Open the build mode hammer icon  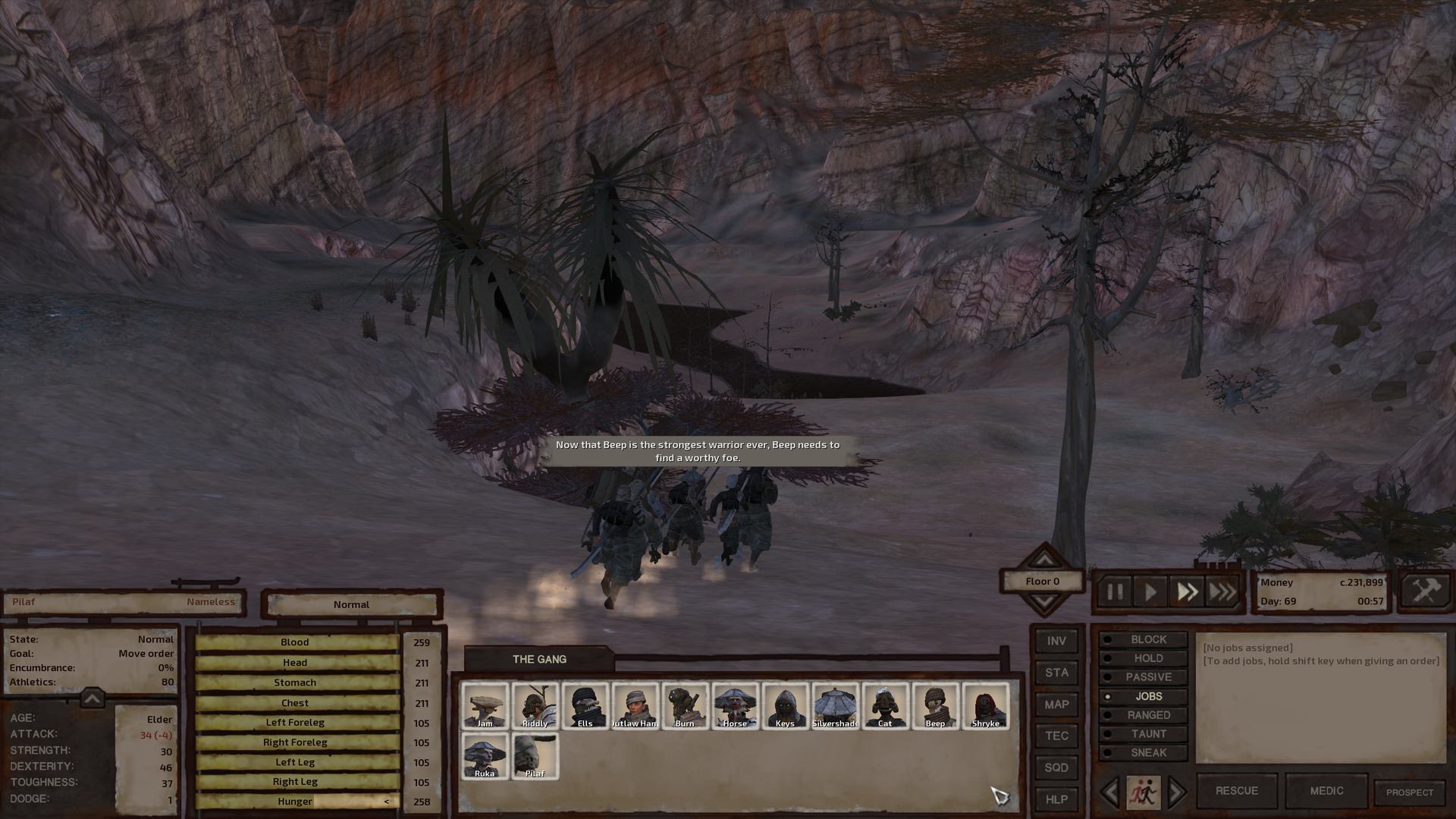(x=1425, y=591)
